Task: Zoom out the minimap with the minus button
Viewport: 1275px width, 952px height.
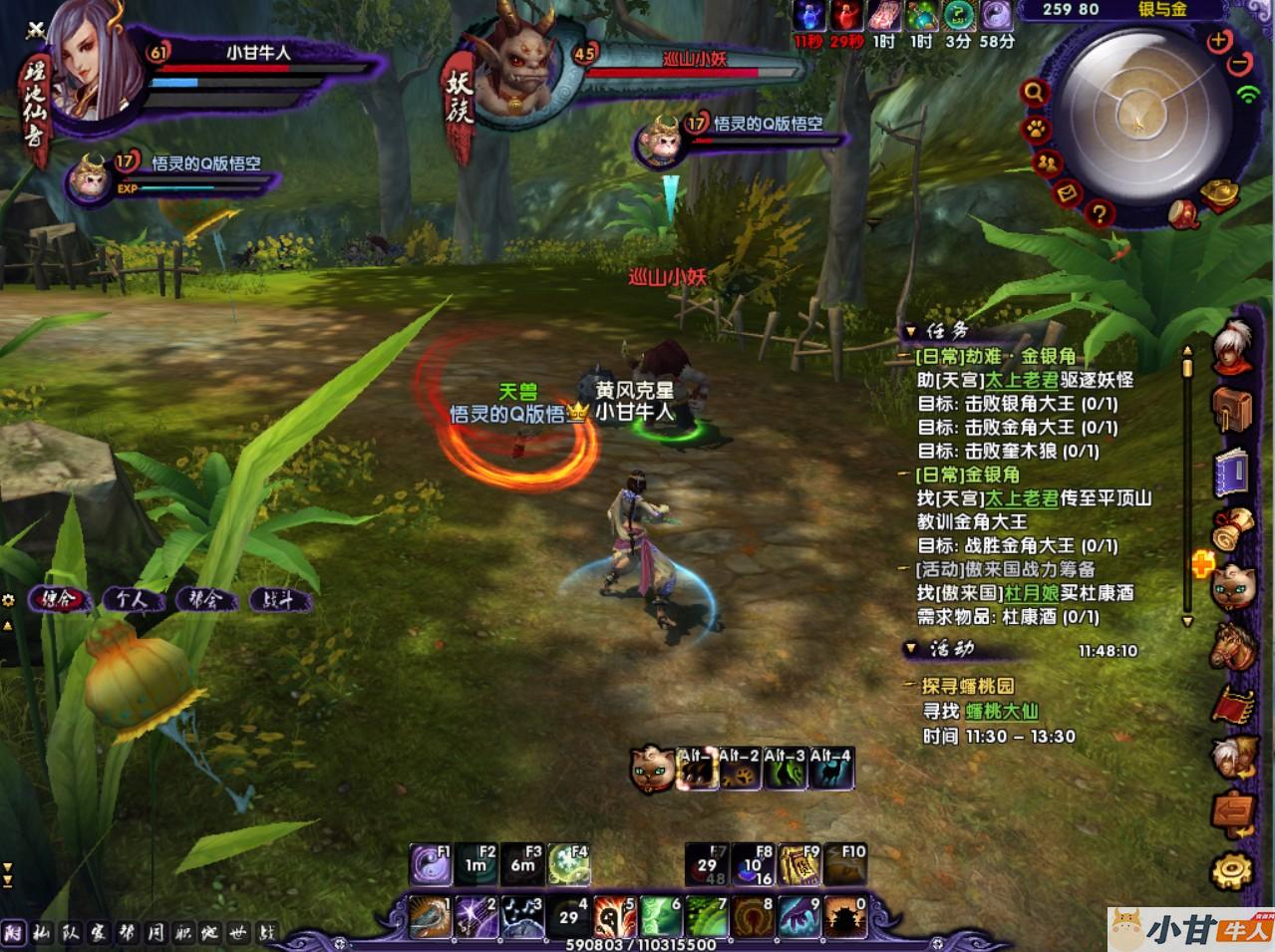Action: coord(1239,64)
